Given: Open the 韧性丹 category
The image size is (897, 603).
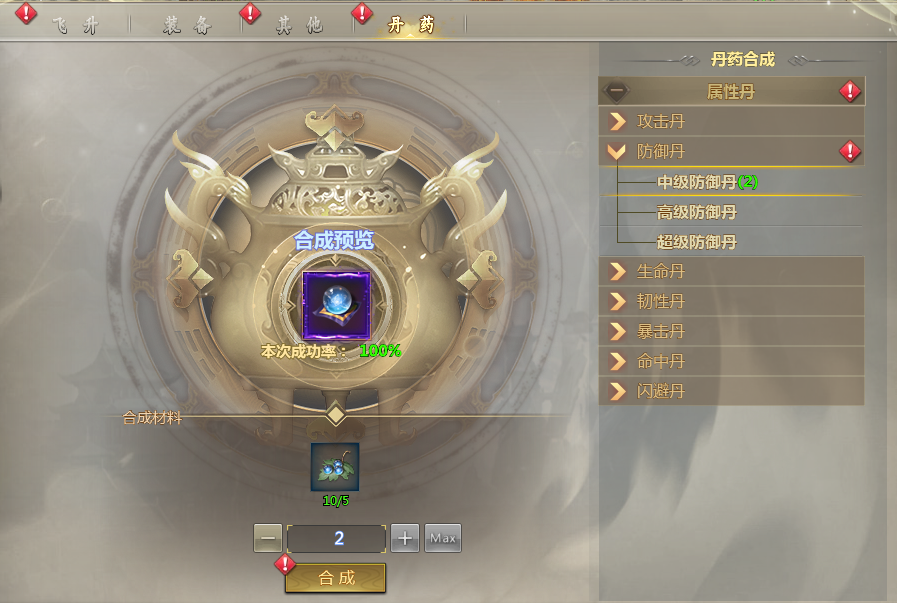Looking at the screenshot, I should point(730,301).
